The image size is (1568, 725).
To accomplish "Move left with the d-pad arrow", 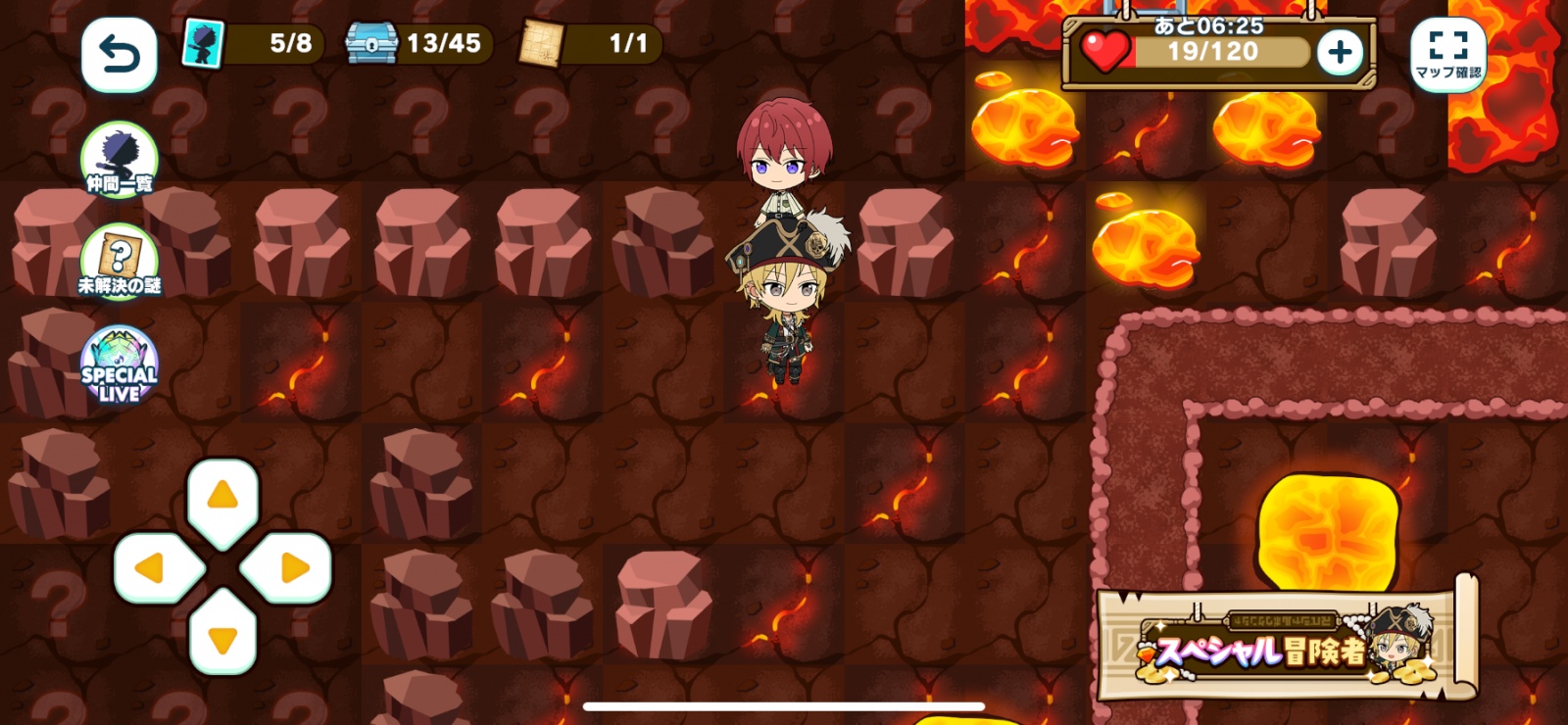I will [x=152, y=568].
